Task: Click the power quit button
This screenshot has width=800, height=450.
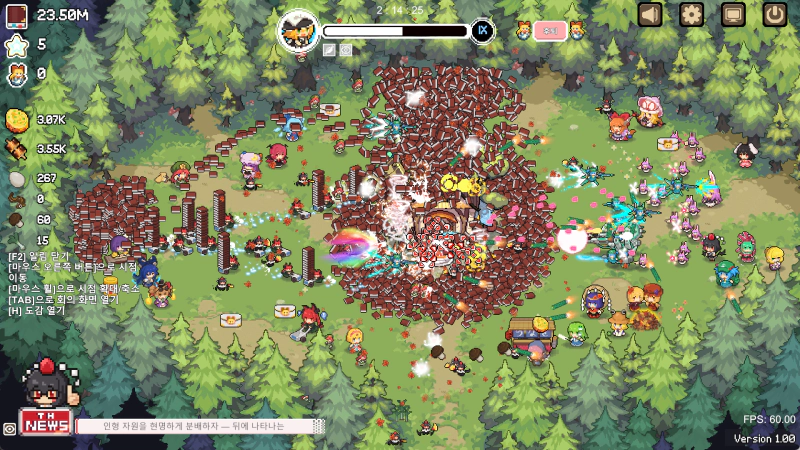Action: click(774, 14)
